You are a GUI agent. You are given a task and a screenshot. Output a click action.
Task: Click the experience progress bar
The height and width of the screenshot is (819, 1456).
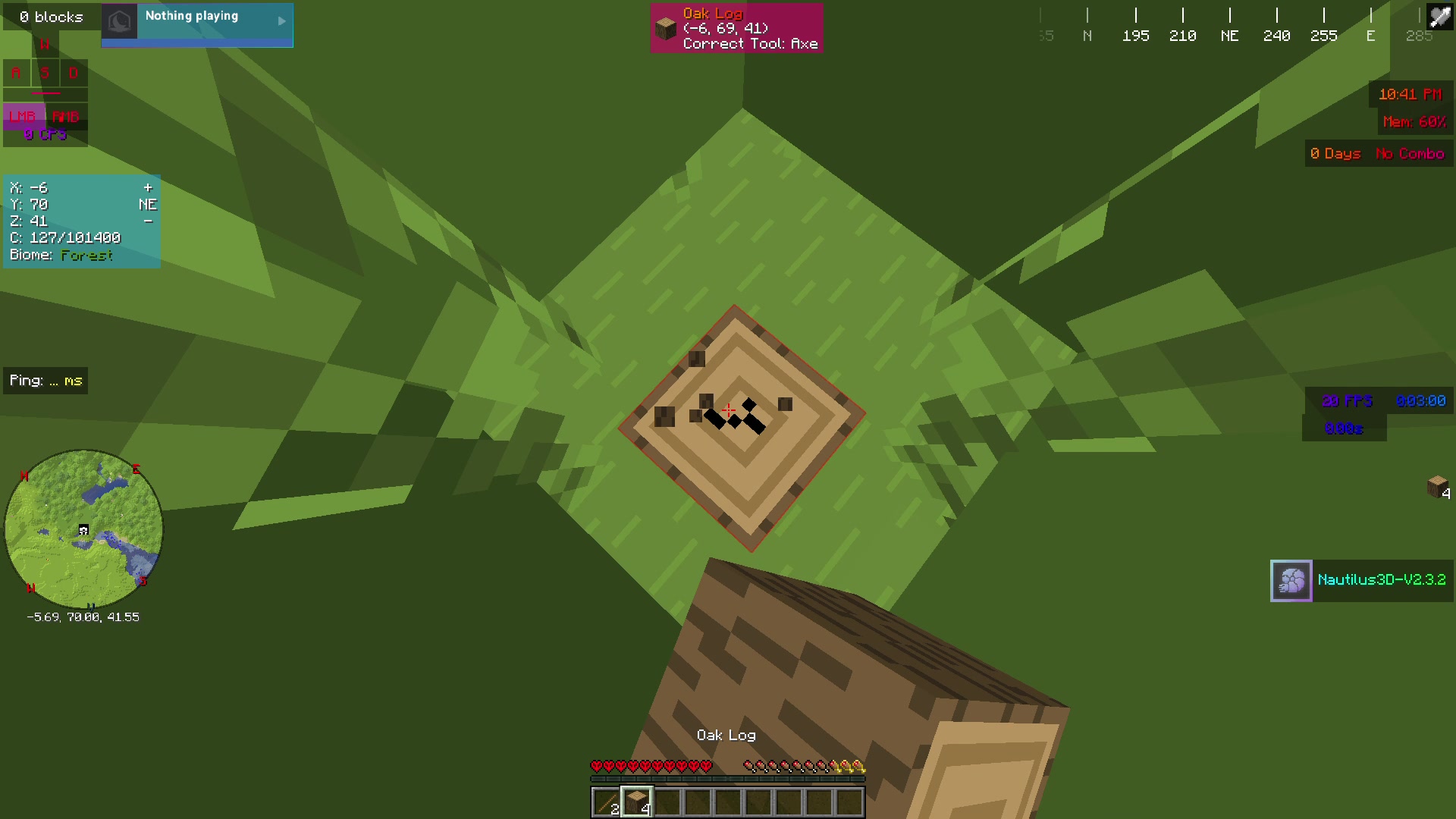[728, 779]
